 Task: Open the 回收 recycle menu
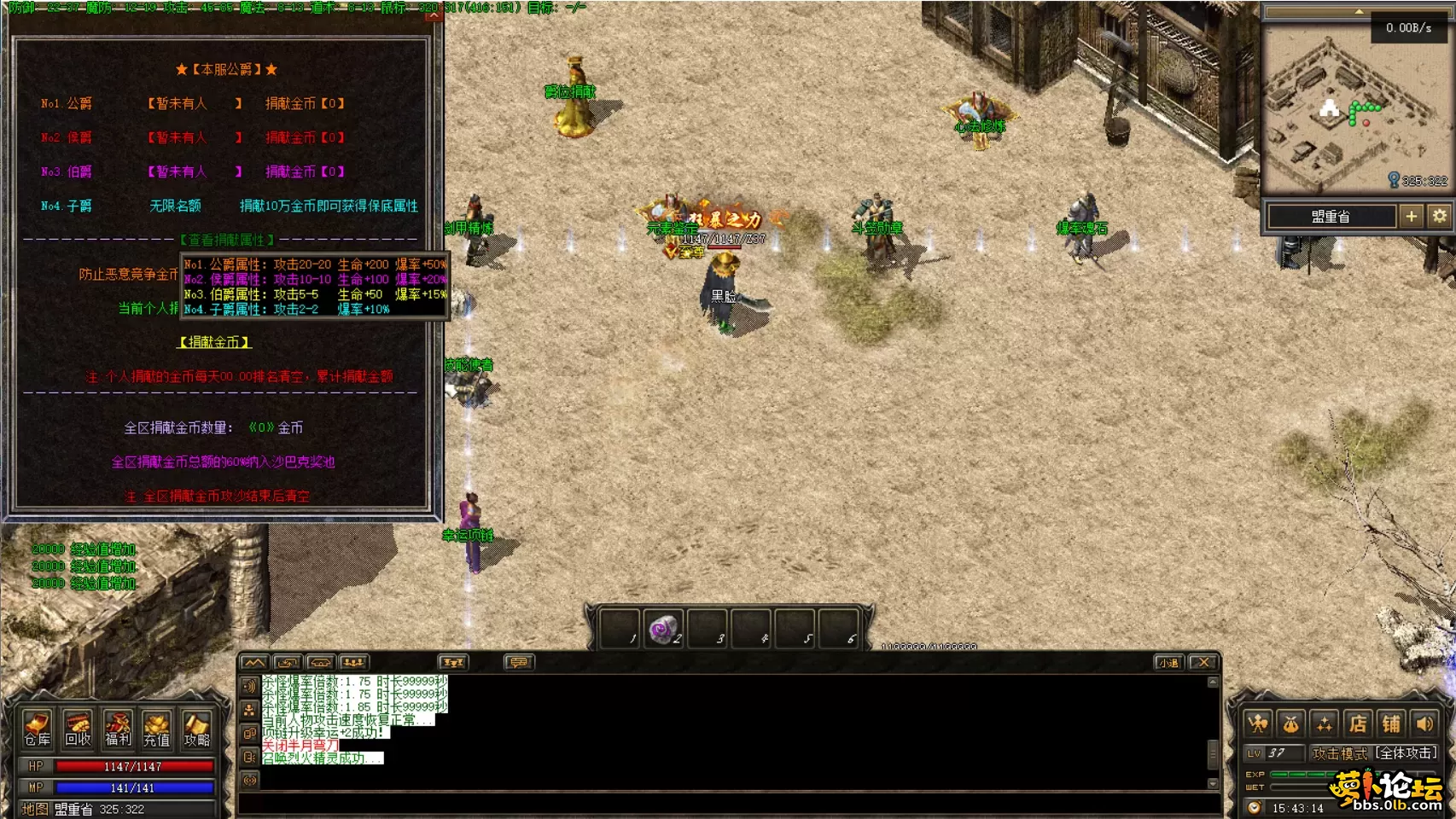(78, 729)
